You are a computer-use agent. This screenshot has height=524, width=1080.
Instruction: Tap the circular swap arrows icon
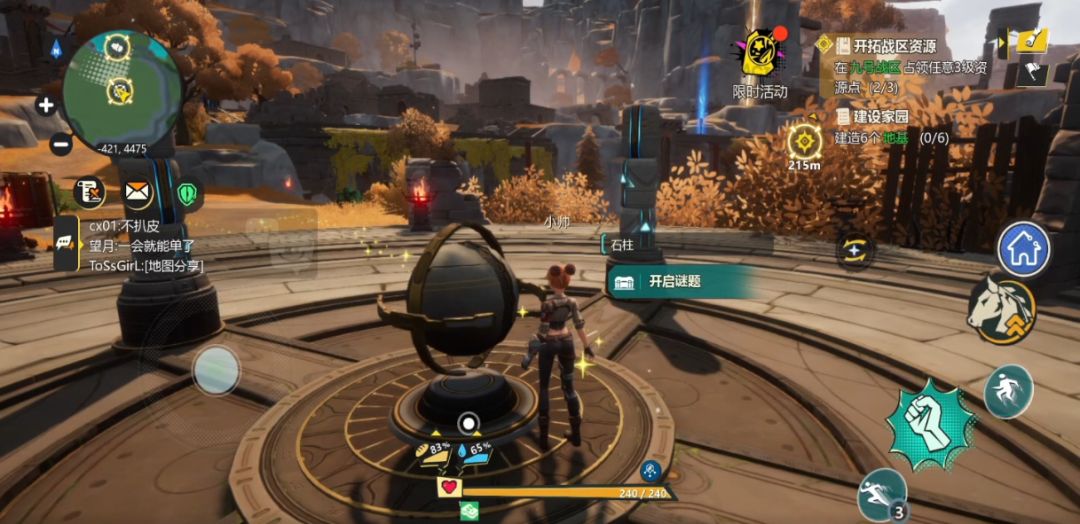[x=855, y=251]
